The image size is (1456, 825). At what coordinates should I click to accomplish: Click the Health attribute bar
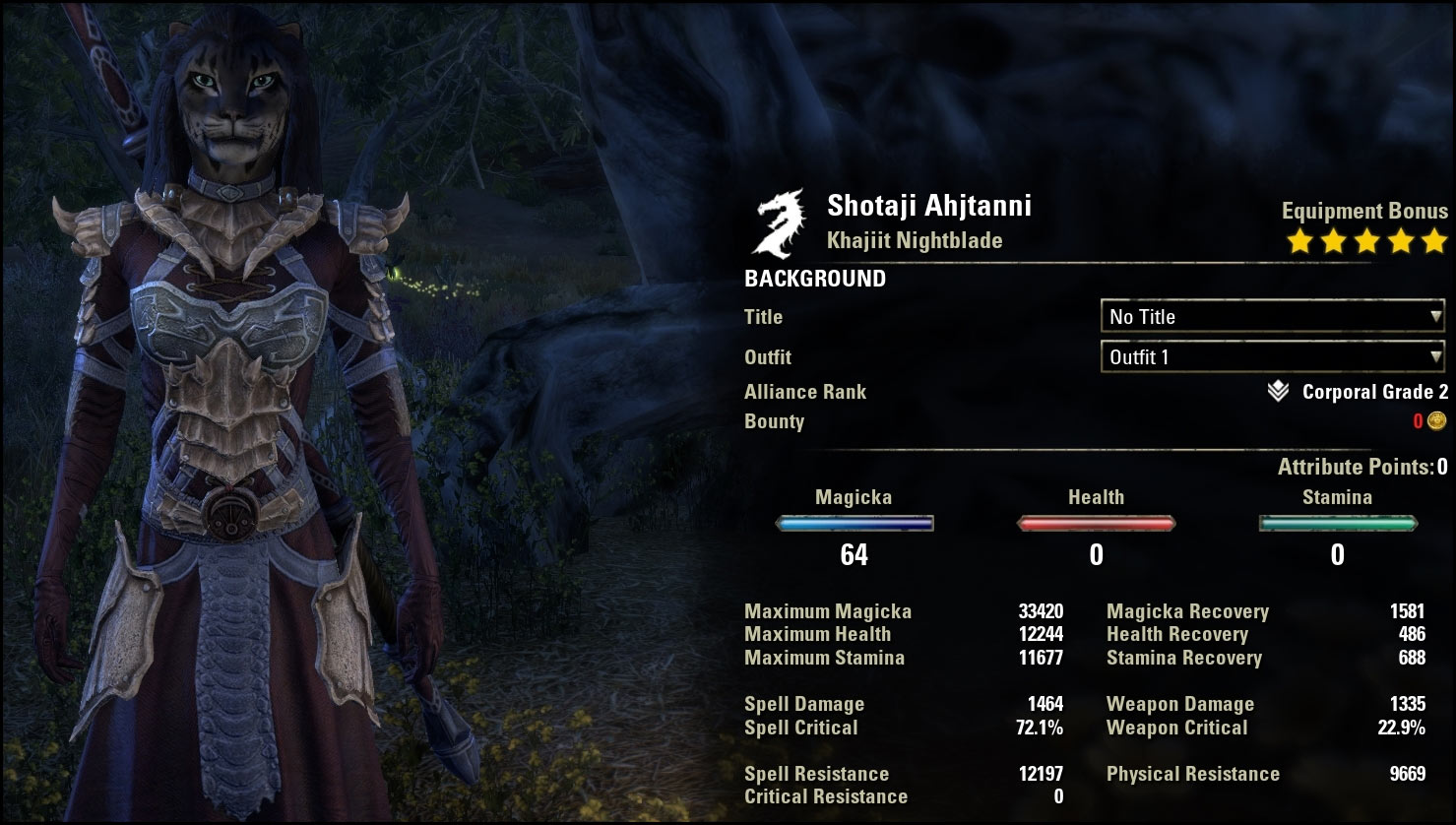pyautogui.click(x=1096, y=523)
